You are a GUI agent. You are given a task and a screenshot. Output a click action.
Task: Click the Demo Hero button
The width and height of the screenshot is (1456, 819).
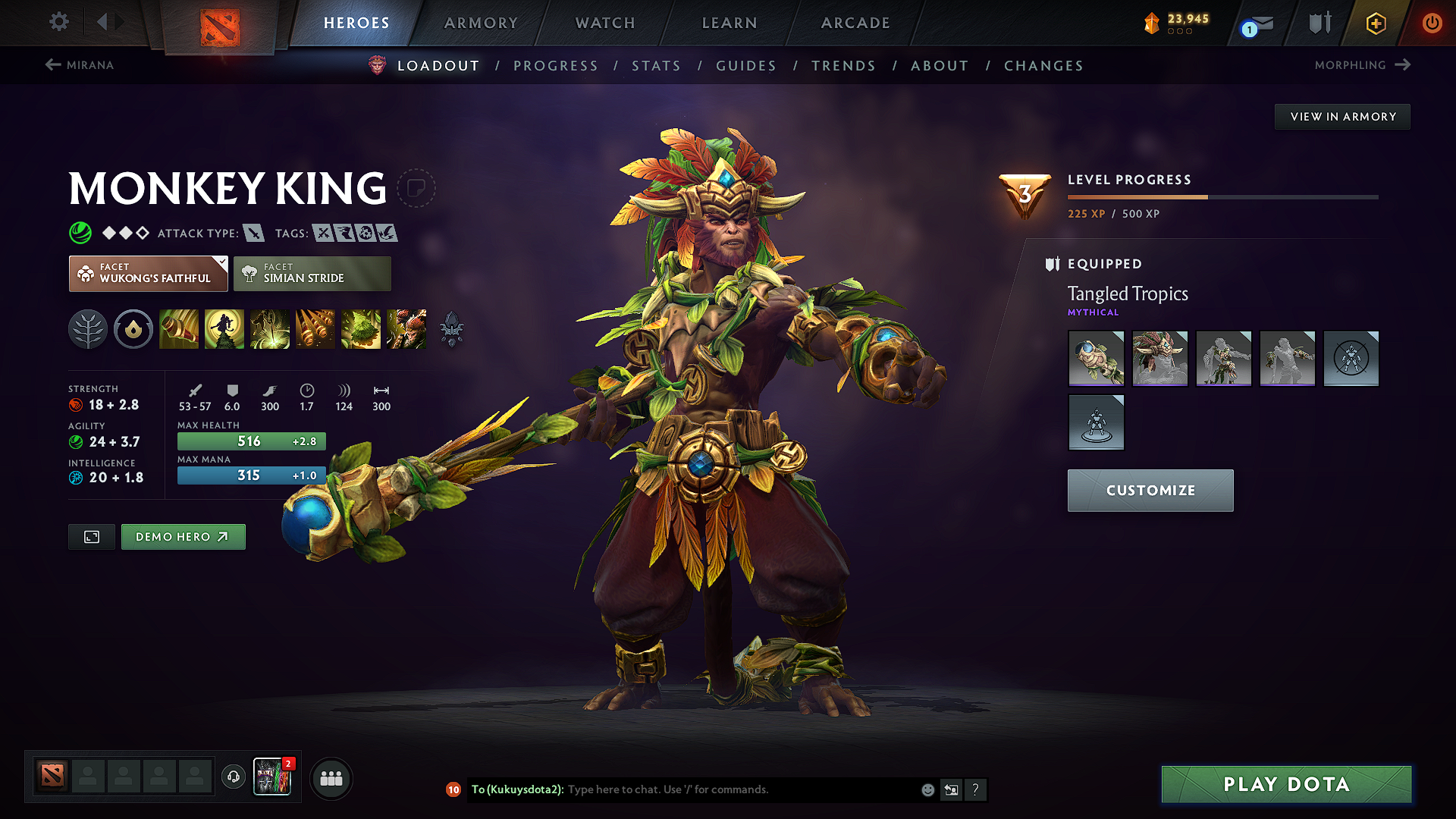pos(183,536)
